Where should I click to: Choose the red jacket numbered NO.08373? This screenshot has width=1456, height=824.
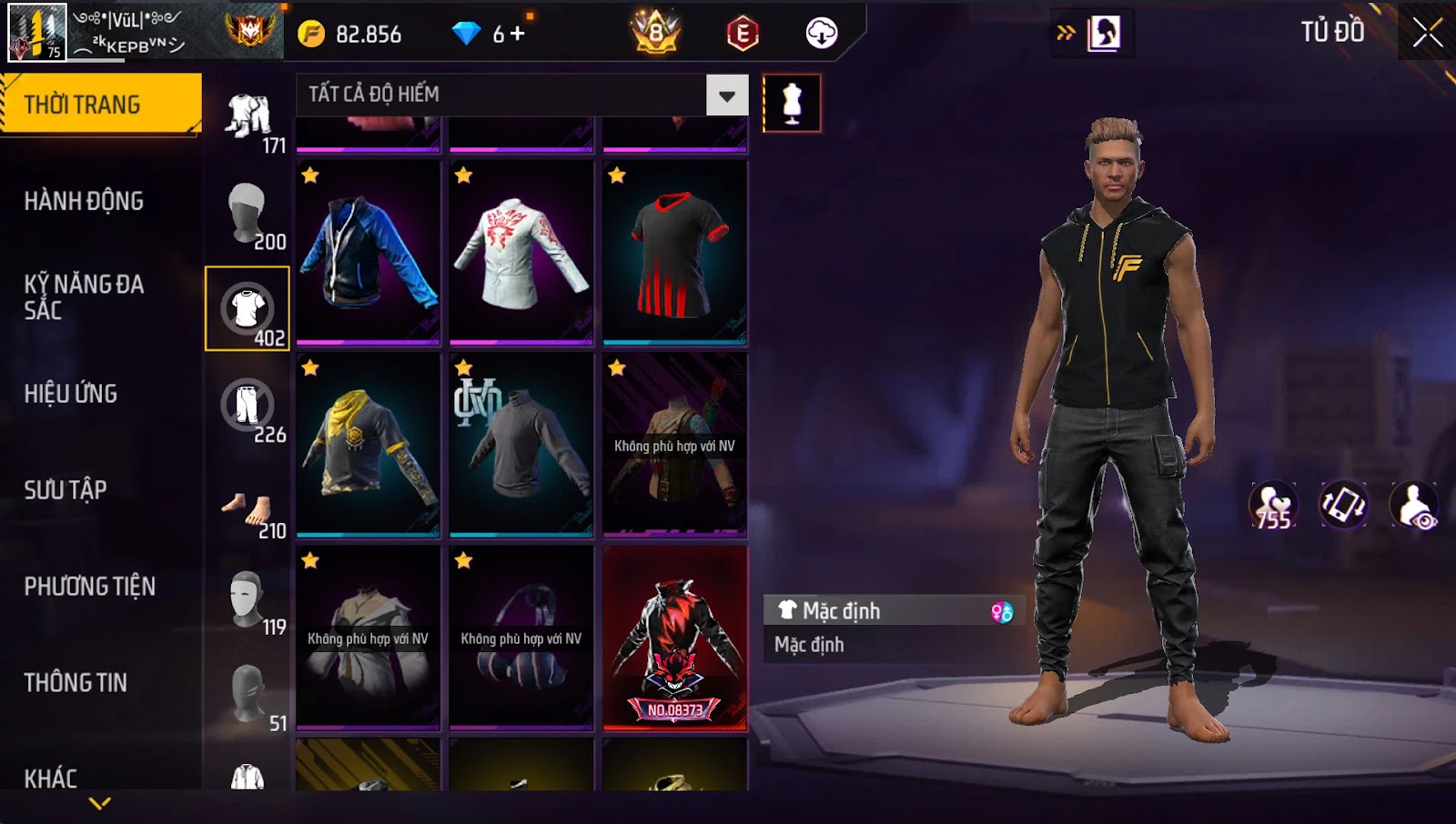(675, 638)
